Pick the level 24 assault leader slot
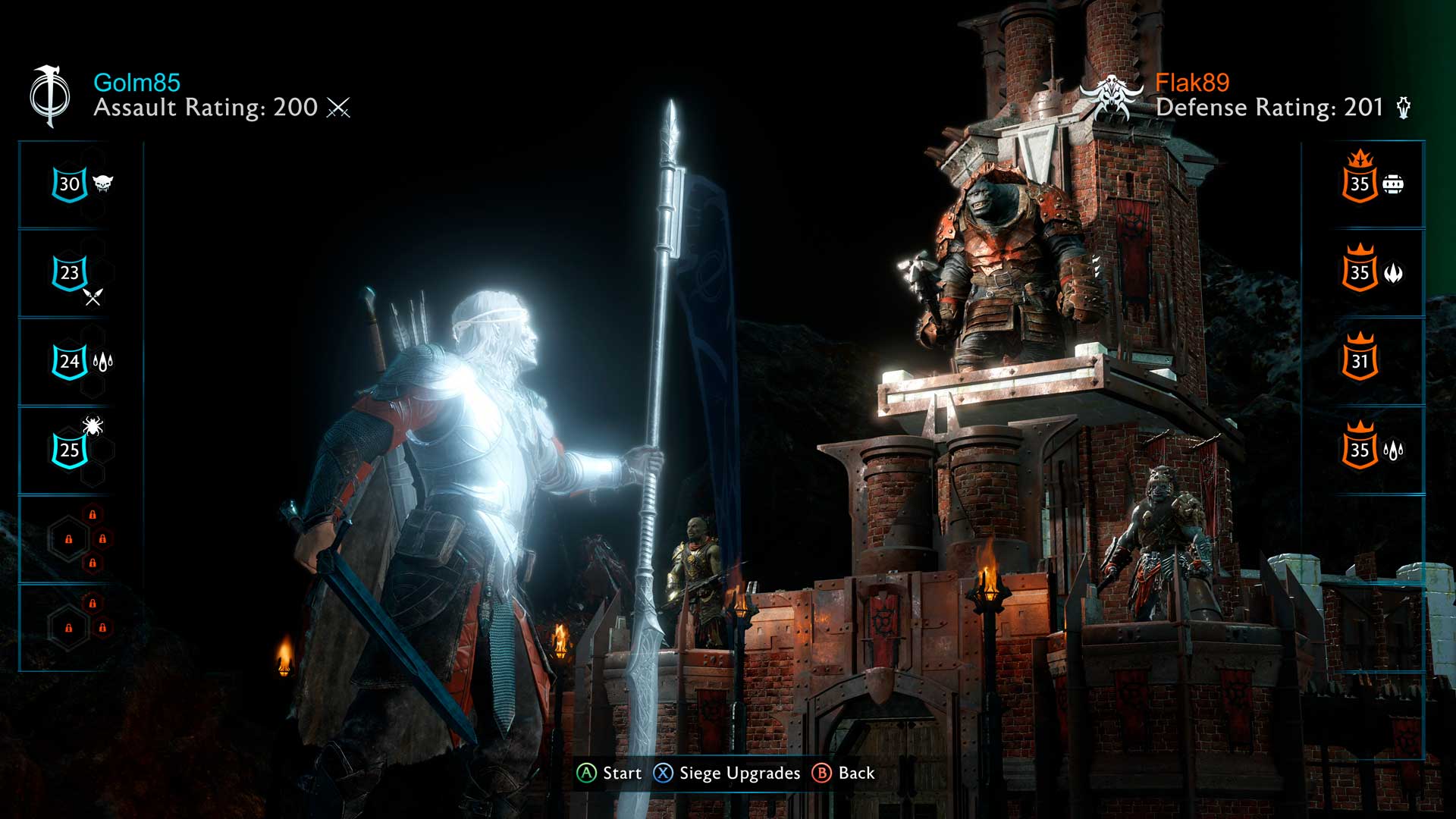The width and height of the screenshot is (1456, 819). pos(70,362)
